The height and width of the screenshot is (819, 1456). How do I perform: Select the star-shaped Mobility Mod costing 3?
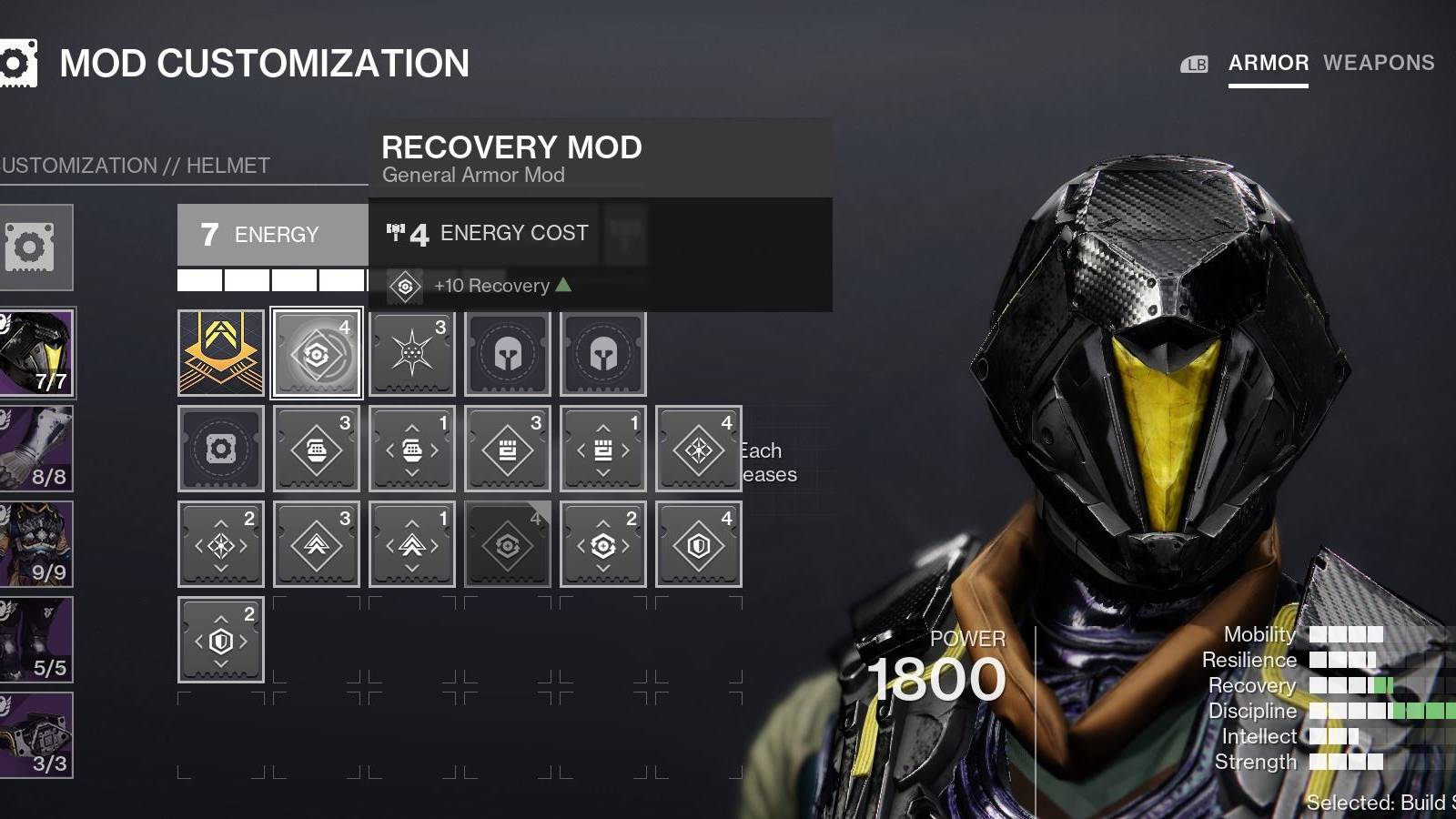coord(412,353)
